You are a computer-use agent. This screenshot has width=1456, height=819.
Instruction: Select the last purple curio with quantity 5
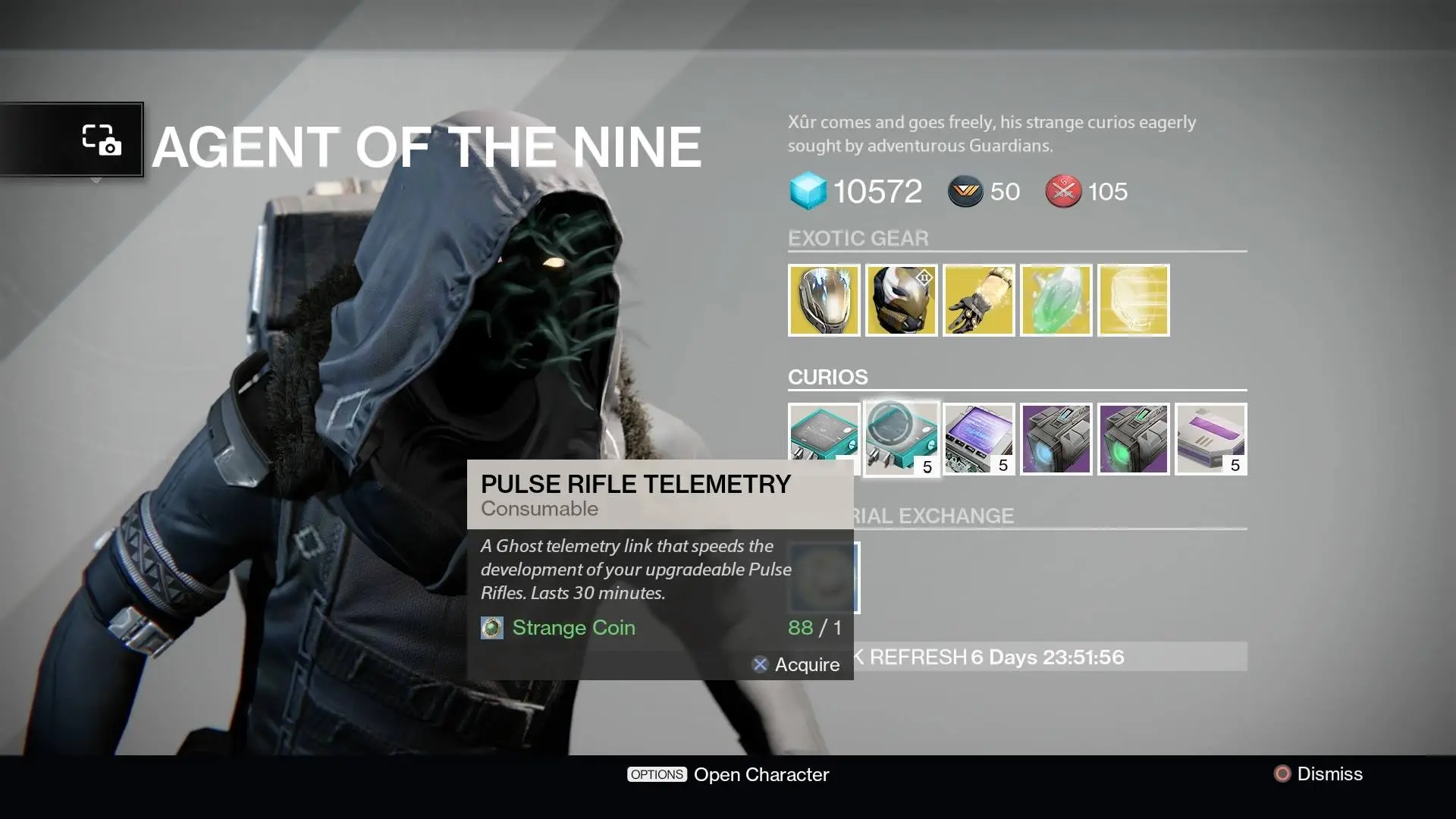[1210, 439]
